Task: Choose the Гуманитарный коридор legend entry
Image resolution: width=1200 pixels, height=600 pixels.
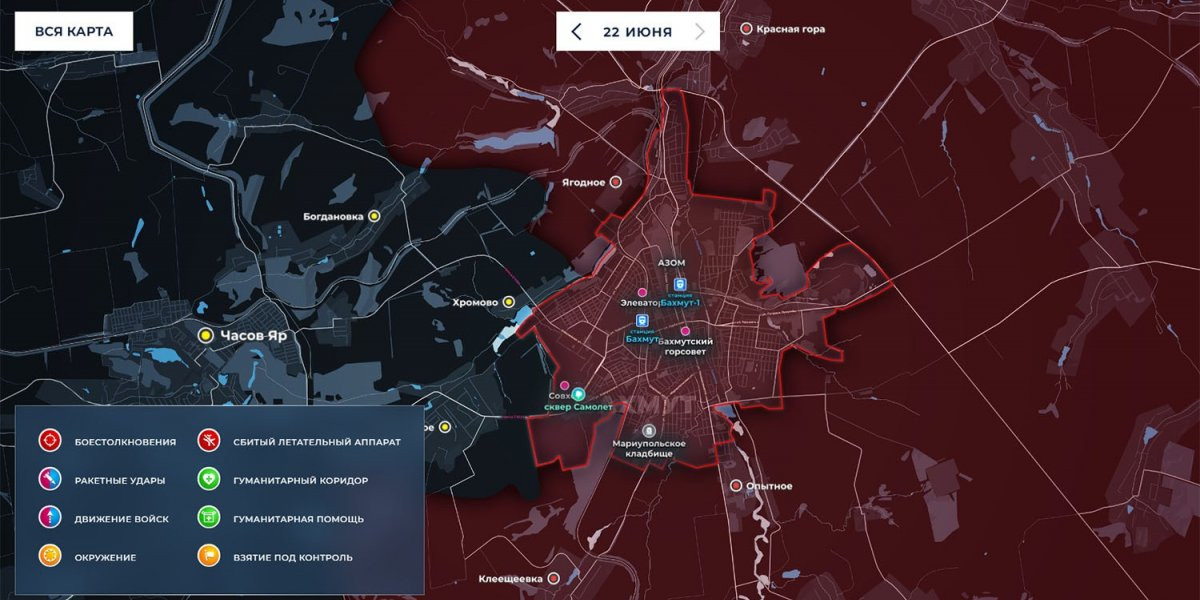Action: click(x=209, y=480)
